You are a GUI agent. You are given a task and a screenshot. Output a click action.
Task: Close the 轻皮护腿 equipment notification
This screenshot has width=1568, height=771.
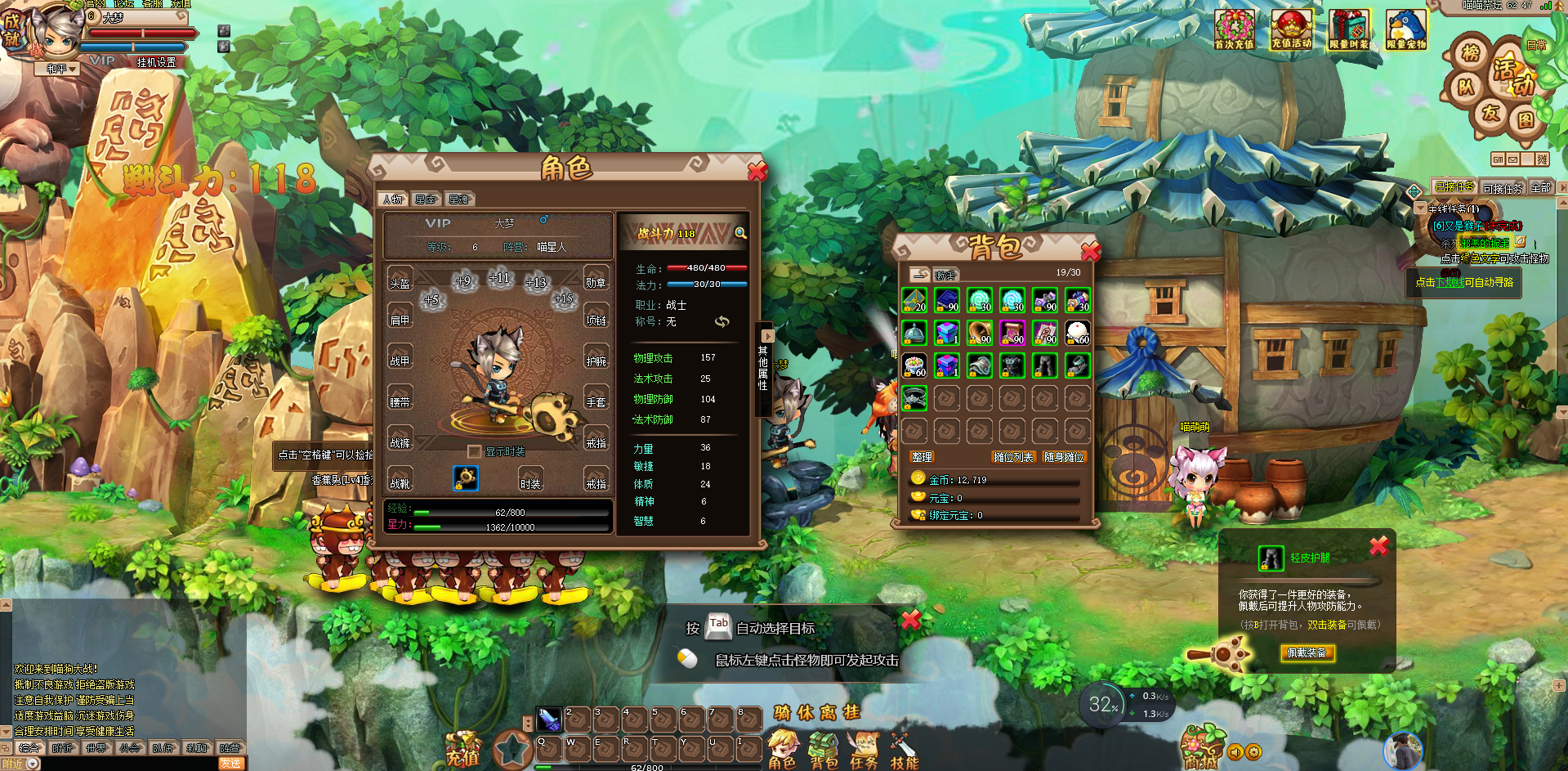point(1378,546)
